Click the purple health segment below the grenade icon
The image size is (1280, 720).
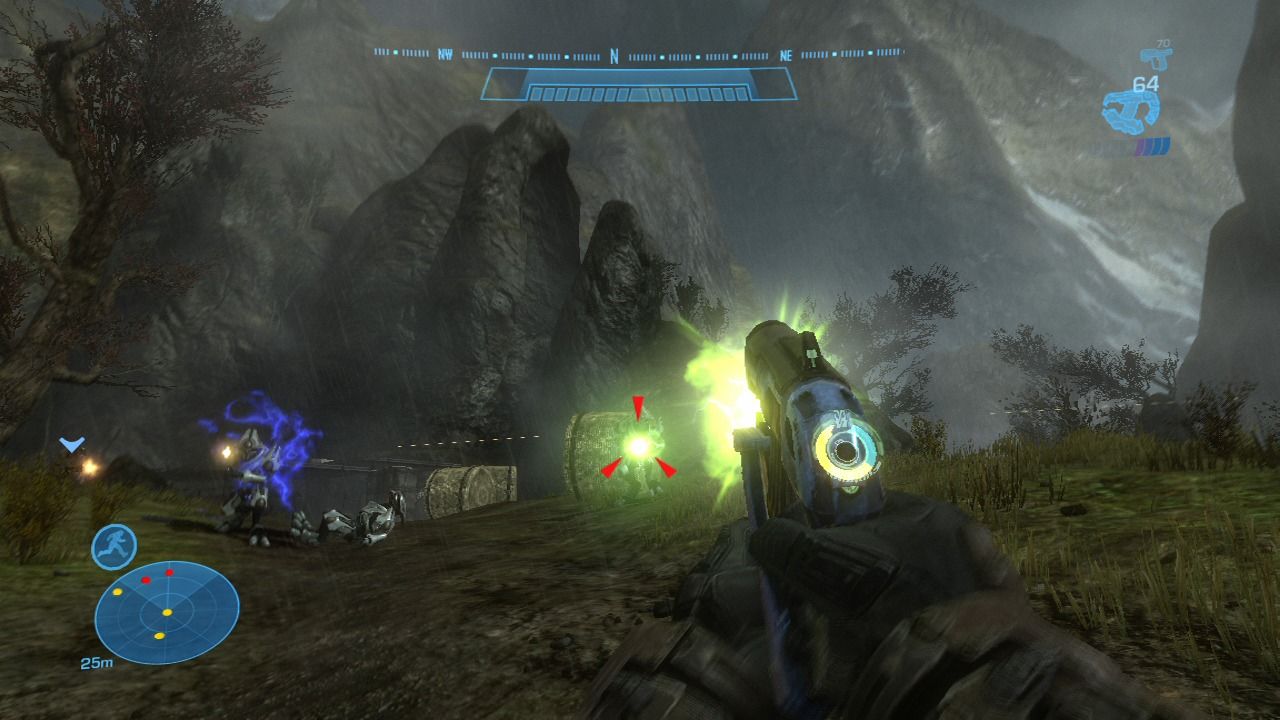pos(1141,144)
